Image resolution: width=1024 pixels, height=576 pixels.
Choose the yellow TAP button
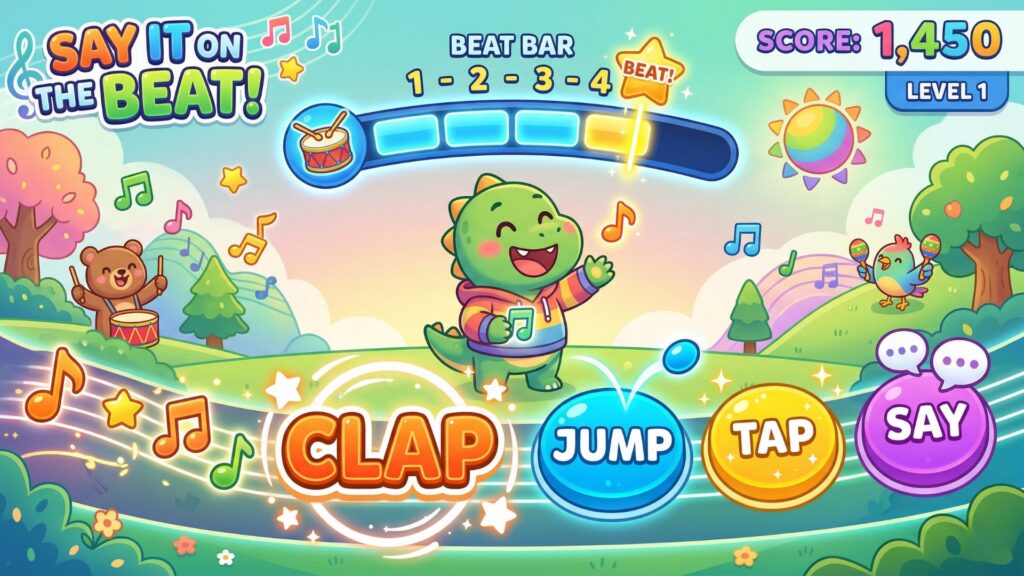coord(773,441)
